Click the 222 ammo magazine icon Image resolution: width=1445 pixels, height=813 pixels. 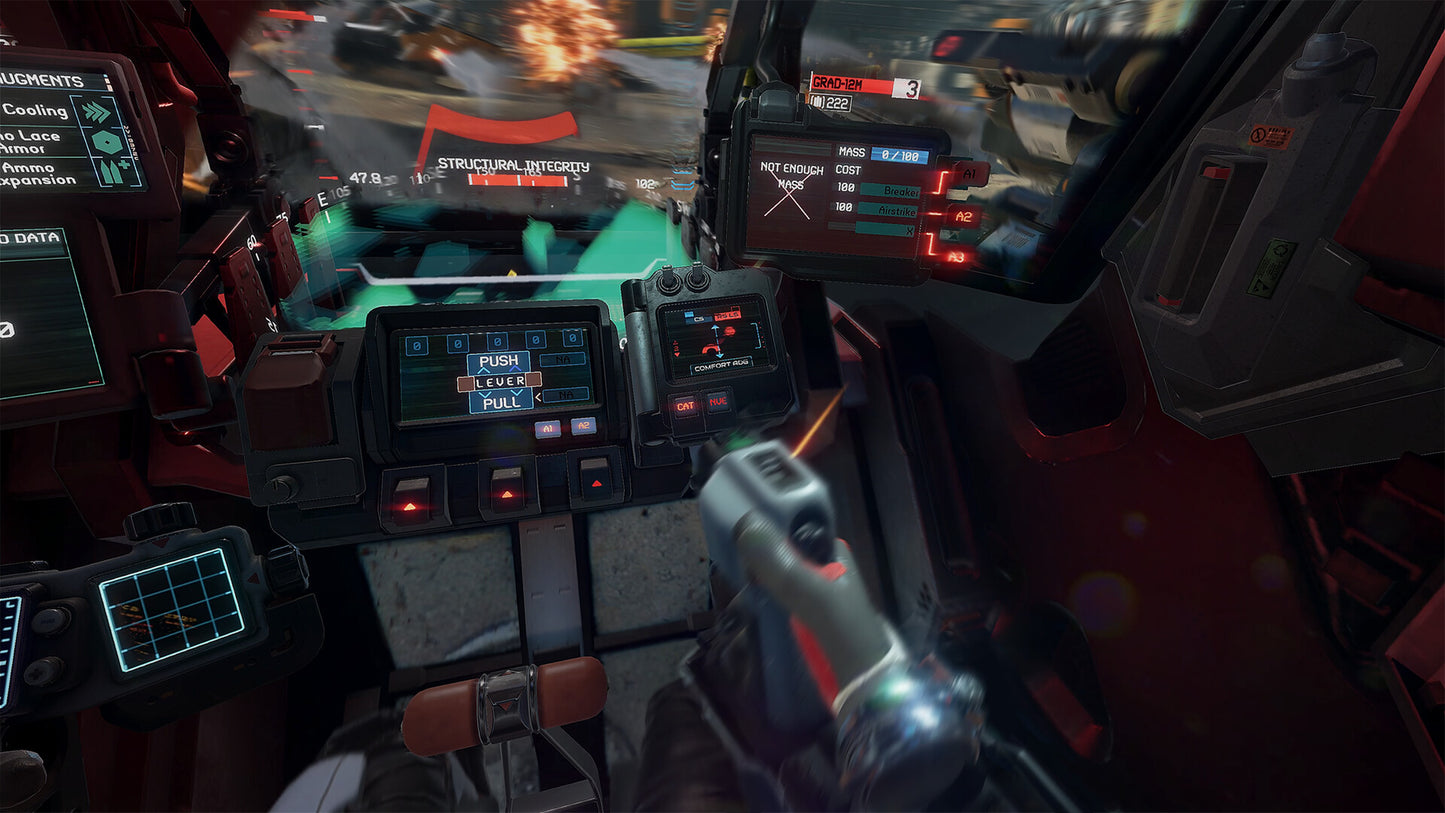817,102
